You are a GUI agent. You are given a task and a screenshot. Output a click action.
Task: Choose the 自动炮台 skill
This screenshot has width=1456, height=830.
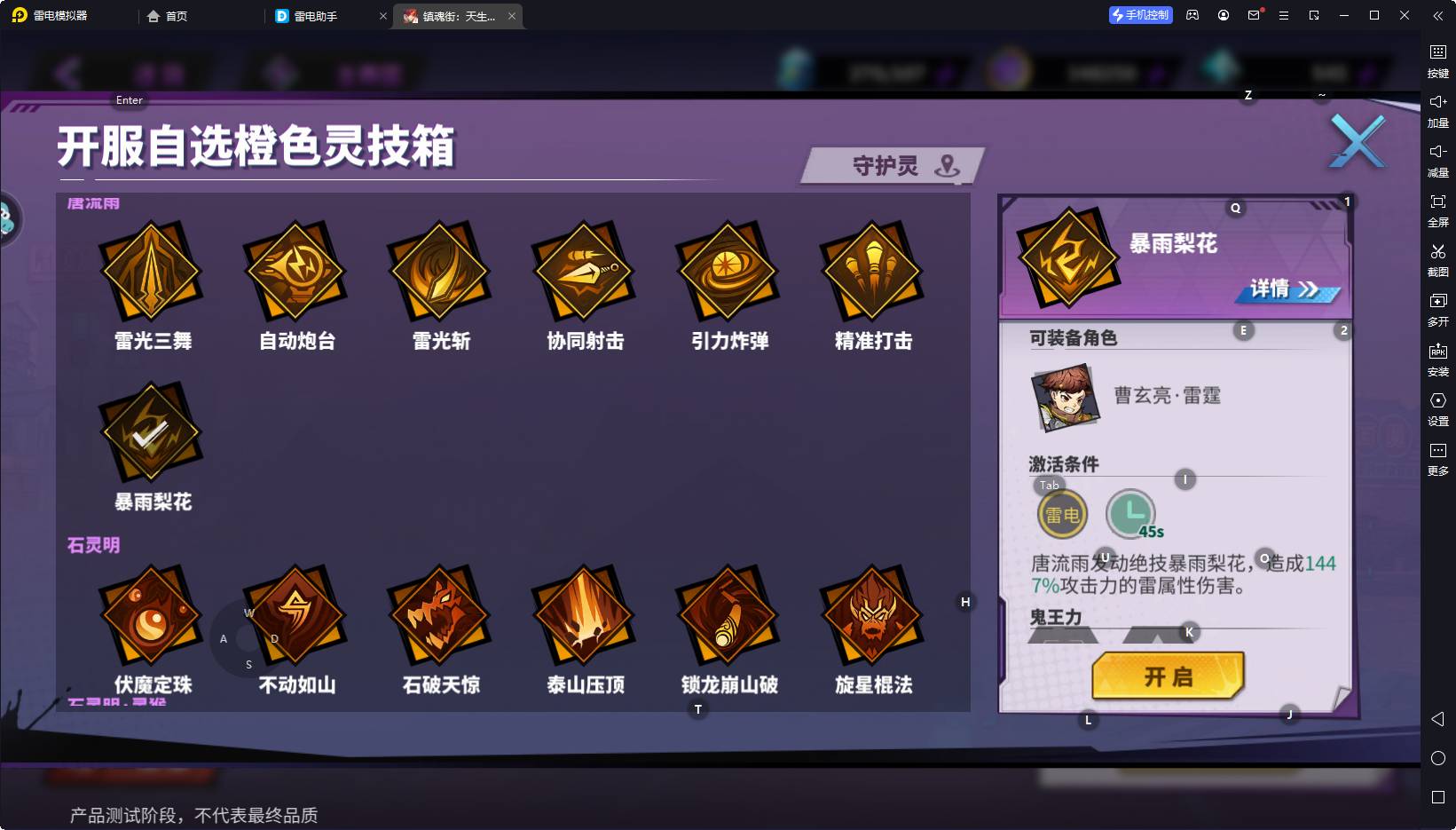pos(295,271)
